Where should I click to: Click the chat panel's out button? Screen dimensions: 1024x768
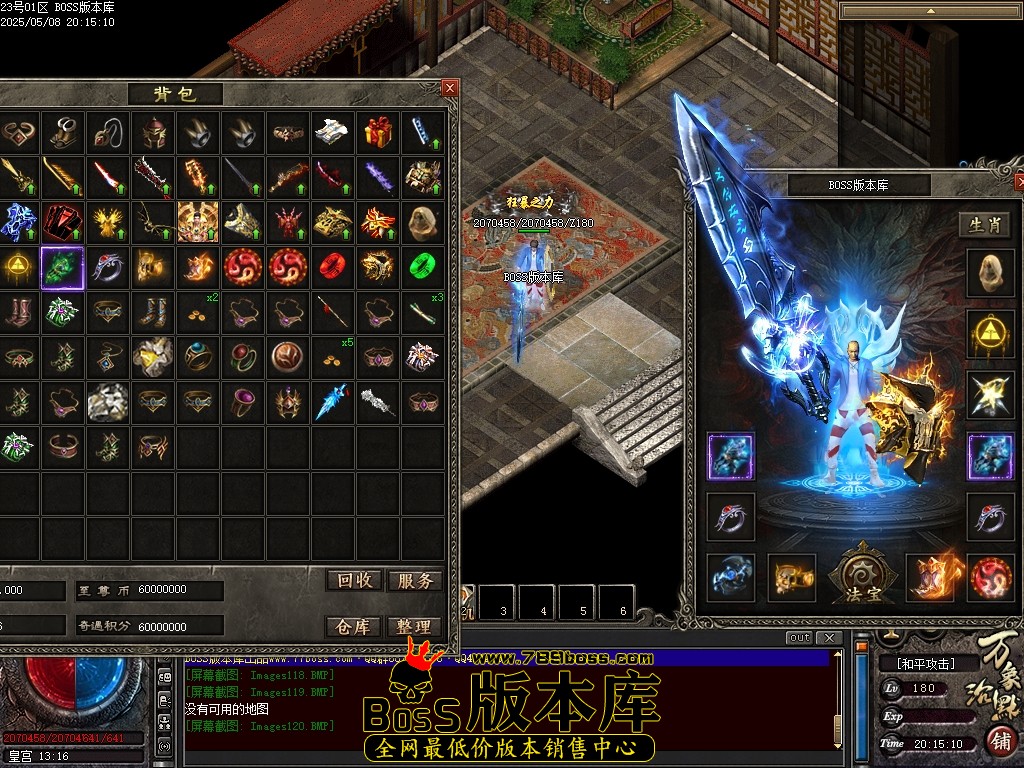pos(799,638)
